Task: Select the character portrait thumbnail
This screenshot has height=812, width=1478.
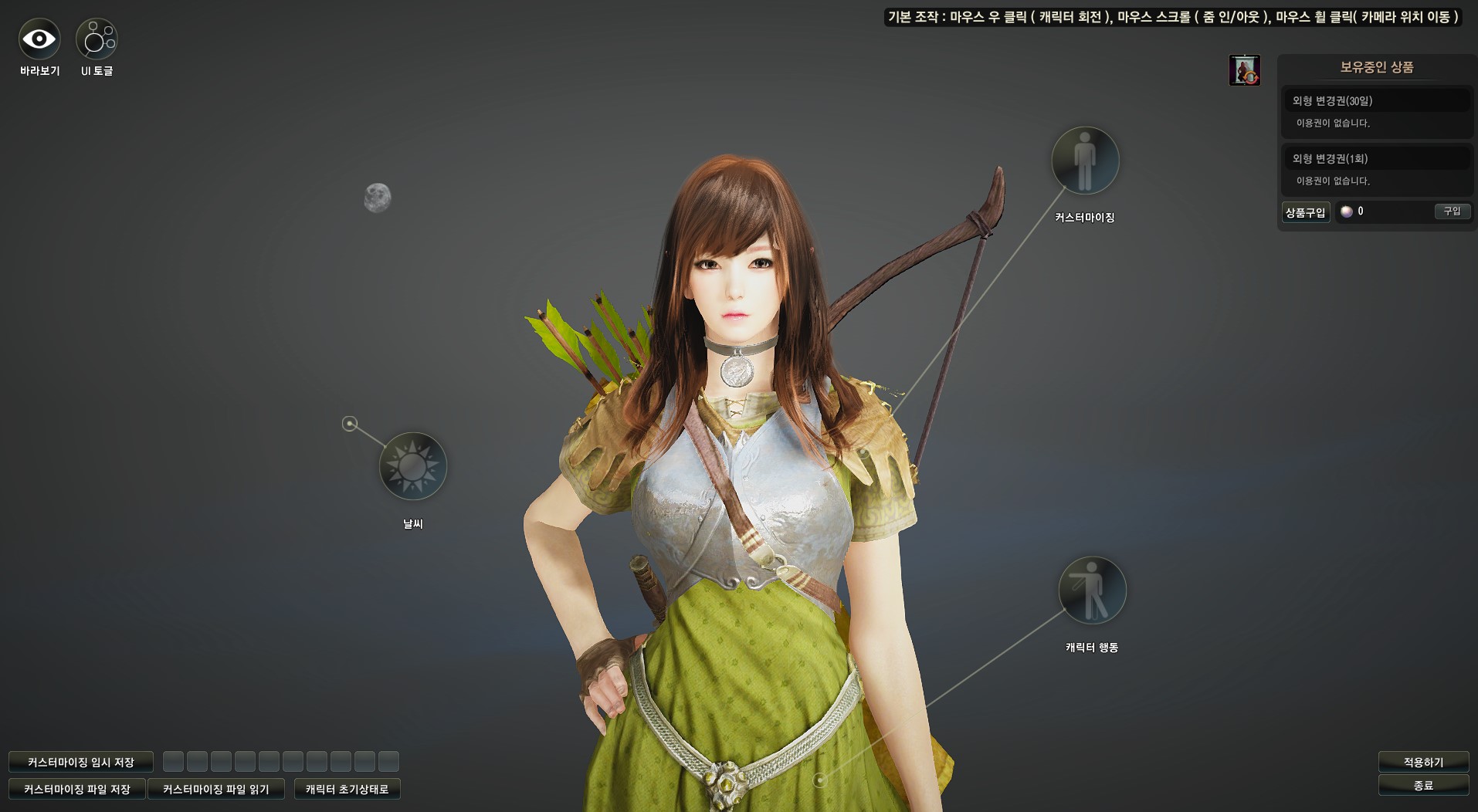Action: 1245,70
